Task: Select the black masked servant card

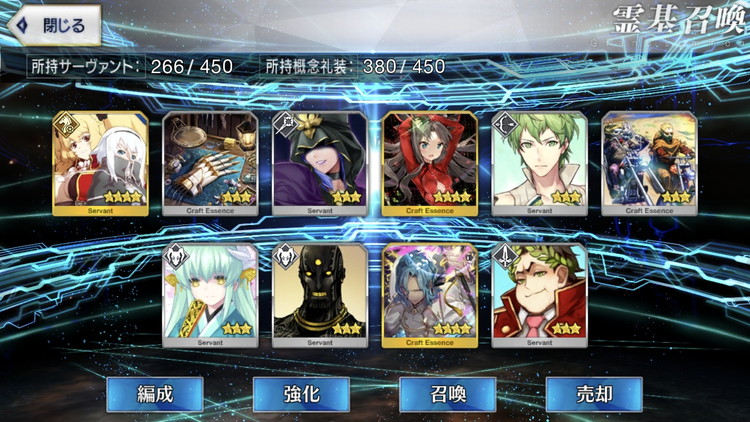Action: [320, 295]
